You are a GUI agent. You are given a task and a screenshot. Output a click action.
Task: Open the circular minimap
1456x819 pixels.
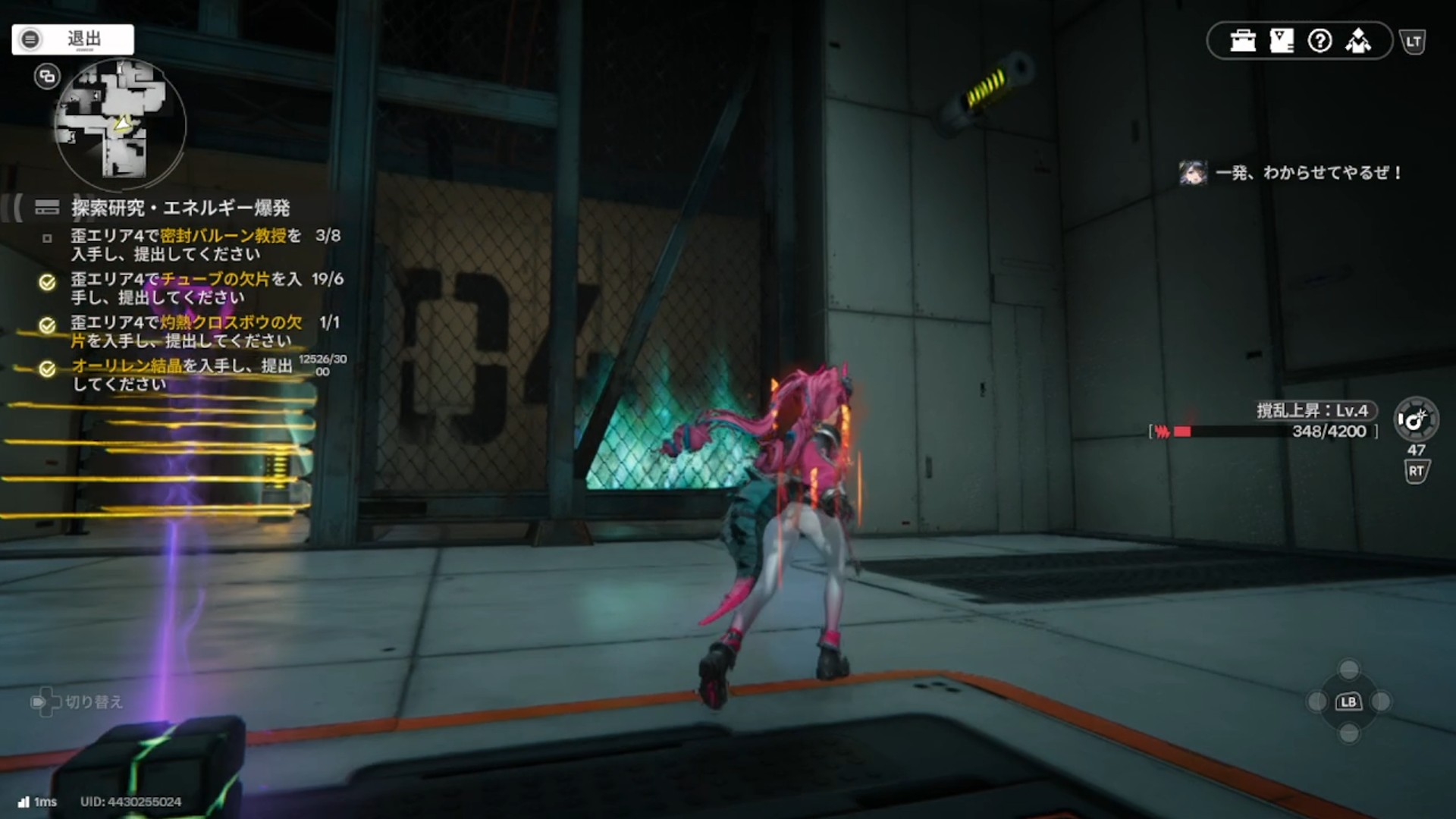point(120,124)
